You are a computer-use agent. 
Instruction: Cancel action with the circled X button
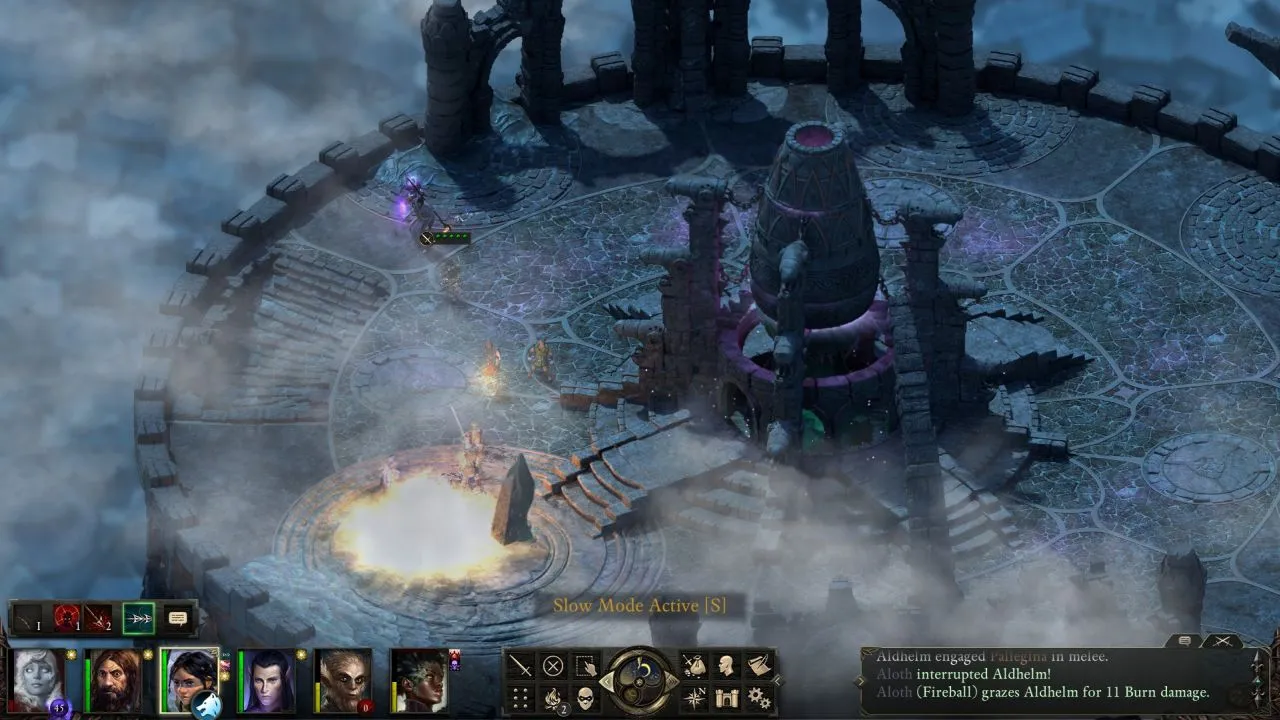[553, 665]
